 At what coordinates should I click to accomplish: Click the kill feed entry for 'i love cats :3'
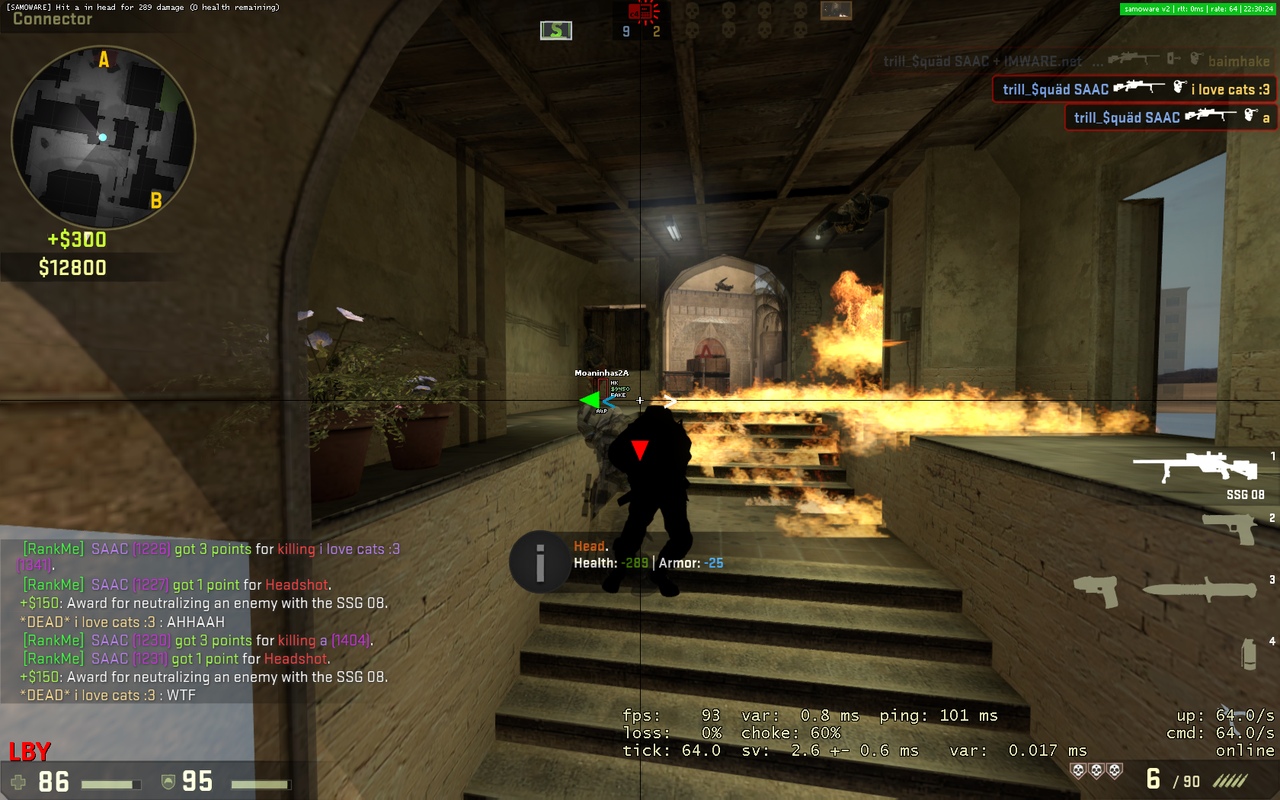tap(1135, 89)
